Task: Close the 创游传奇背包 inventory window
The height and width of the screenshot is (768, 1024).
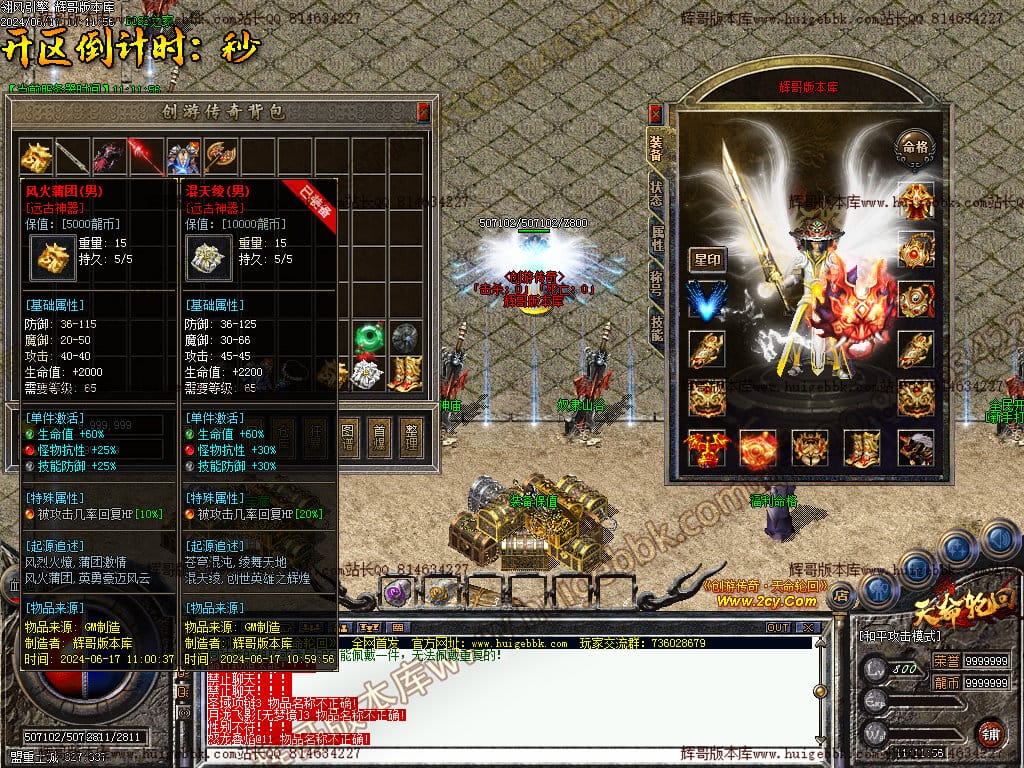Action: [x=423, y=110]
